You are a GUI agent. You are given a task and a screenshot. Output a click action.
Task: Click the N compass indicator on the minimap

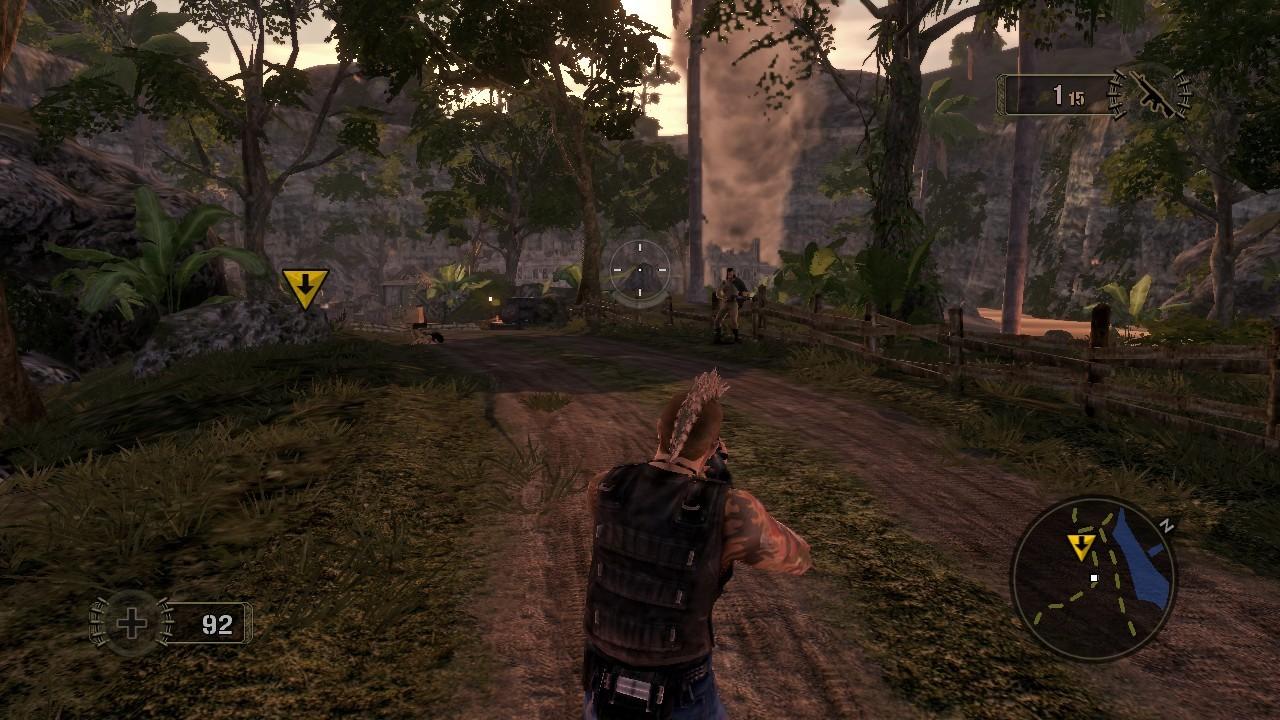(1166, 525)
